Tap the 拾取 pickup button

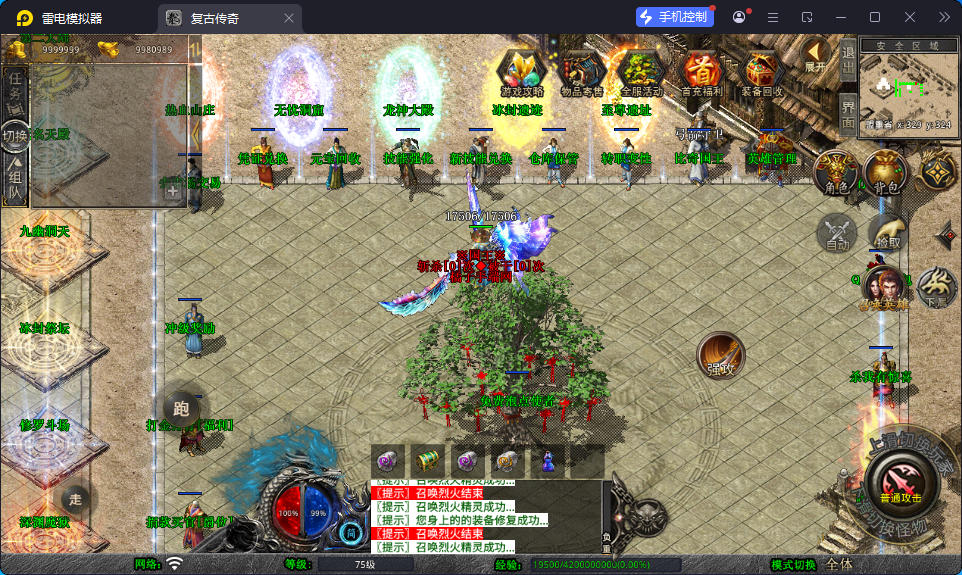click(887, 232)
